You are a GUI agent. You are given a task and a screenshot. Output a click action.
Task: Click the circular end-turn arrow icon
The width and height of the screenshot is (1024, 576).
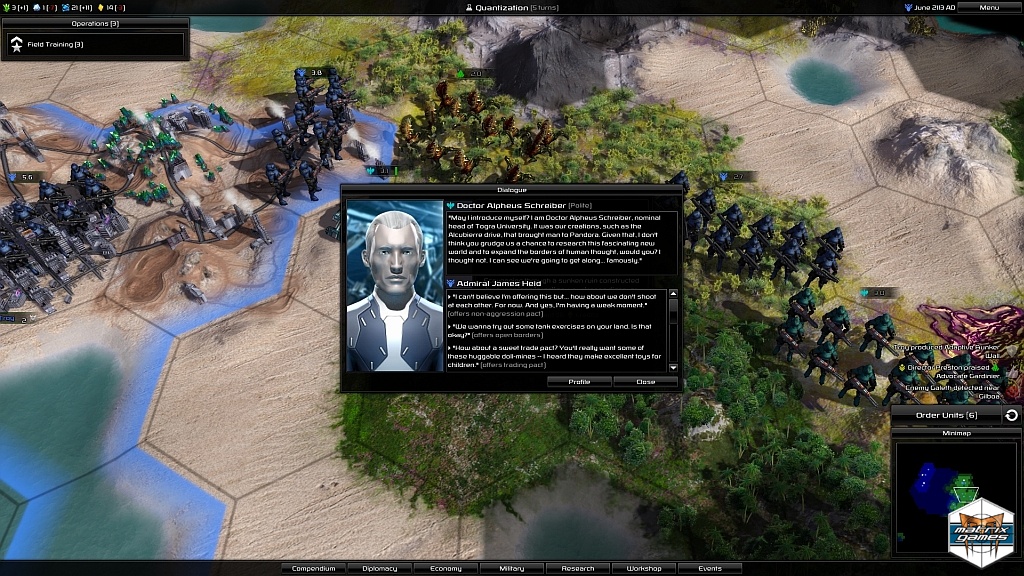1012,415
